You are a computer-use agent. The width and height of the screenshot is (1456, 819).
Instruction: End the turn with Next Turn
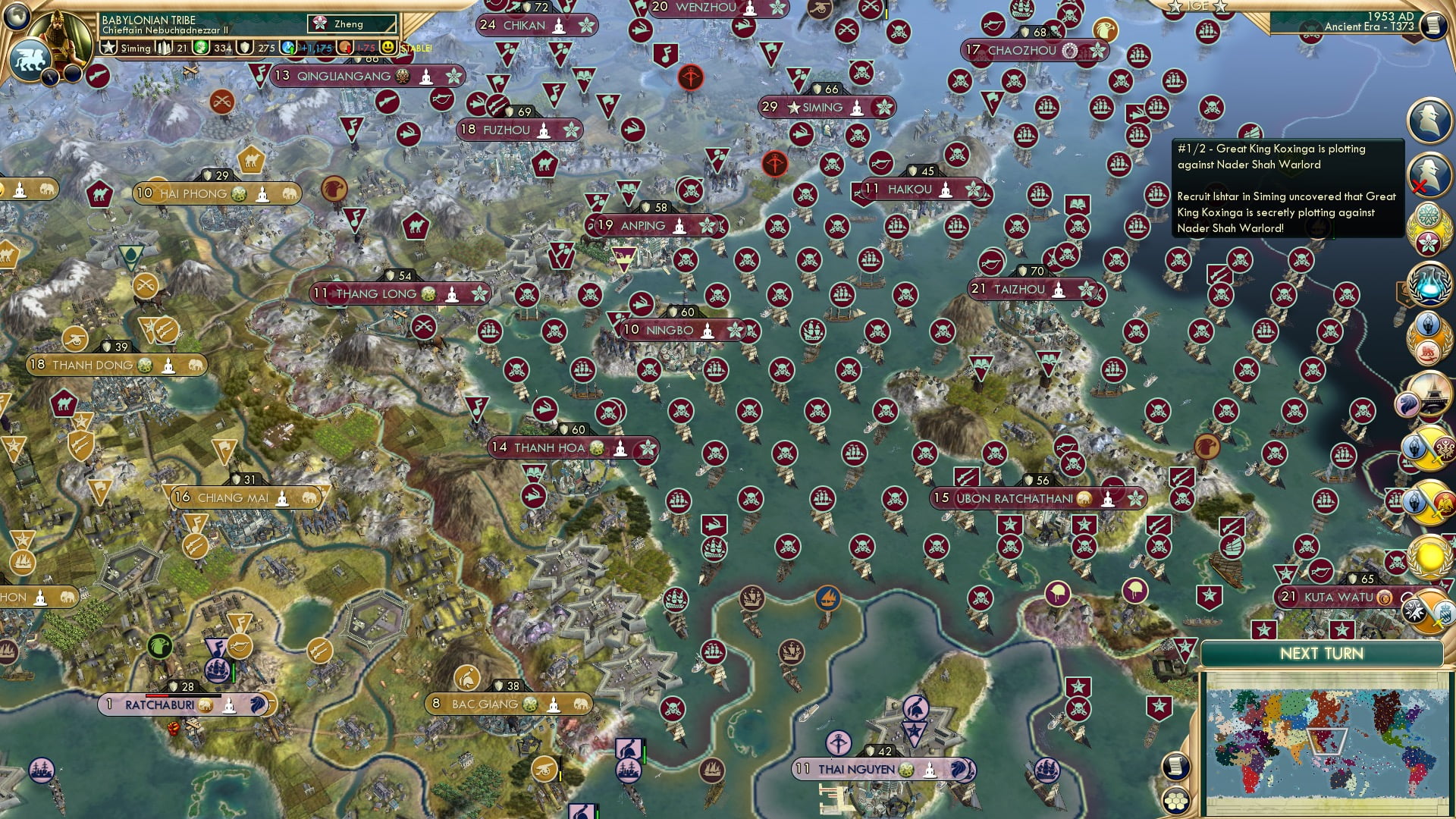coord(1321,654)
